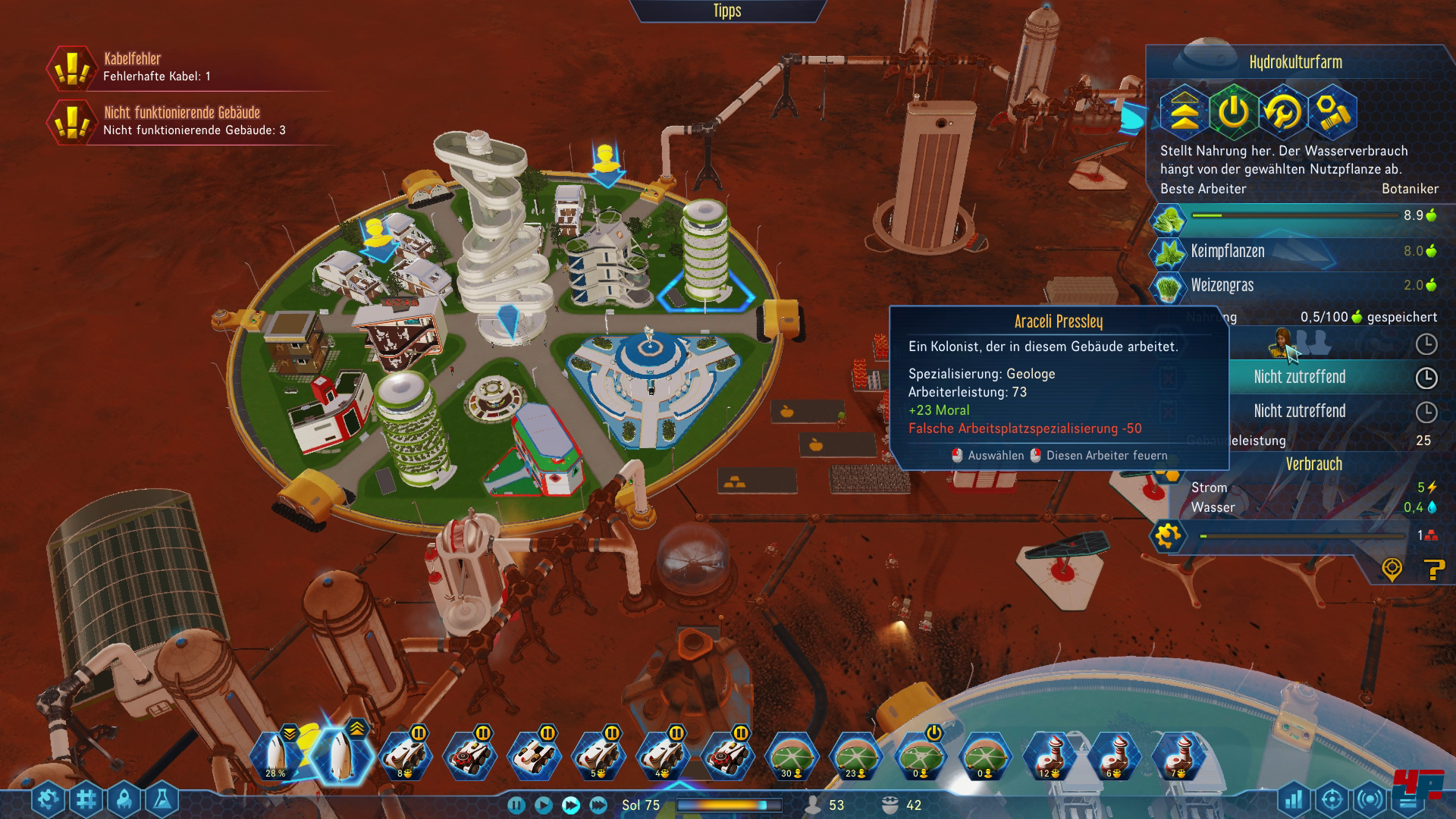Select the nut and bolt salvage icon

click(x=1332, y=112)
